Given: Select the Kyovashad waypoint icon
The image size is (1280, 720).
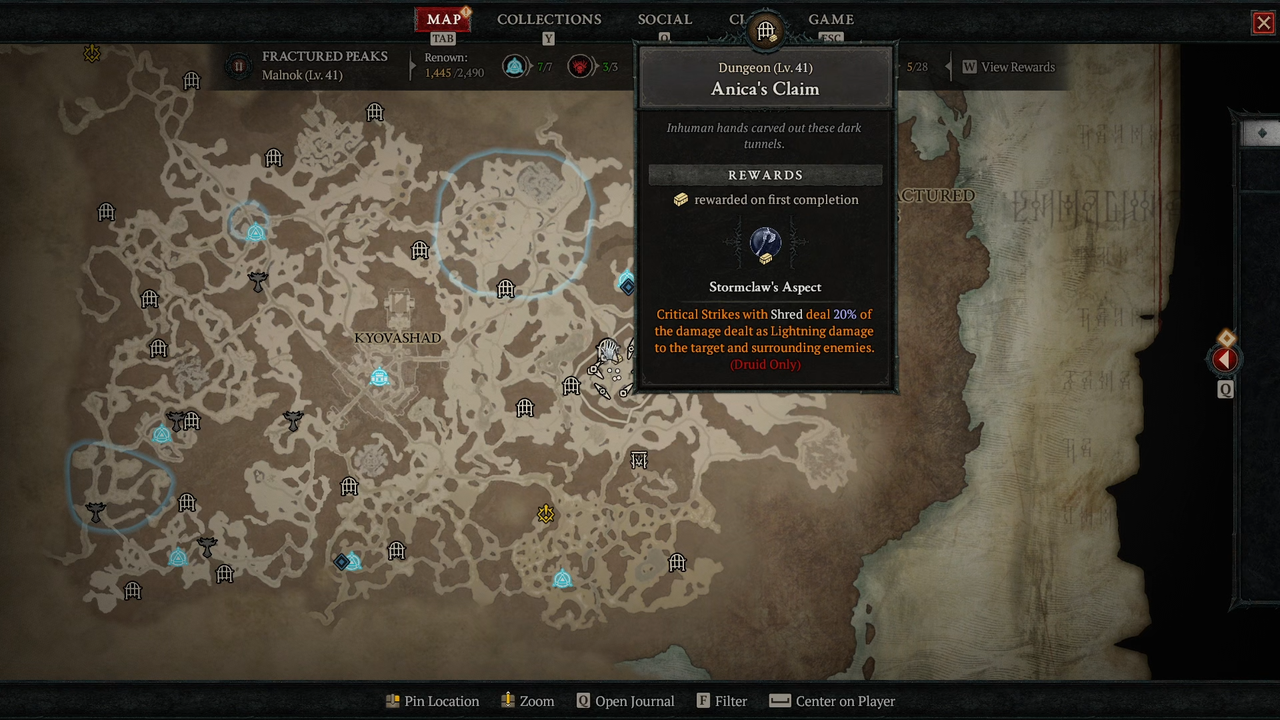Looking at the screenshot, I should point(379,377).
